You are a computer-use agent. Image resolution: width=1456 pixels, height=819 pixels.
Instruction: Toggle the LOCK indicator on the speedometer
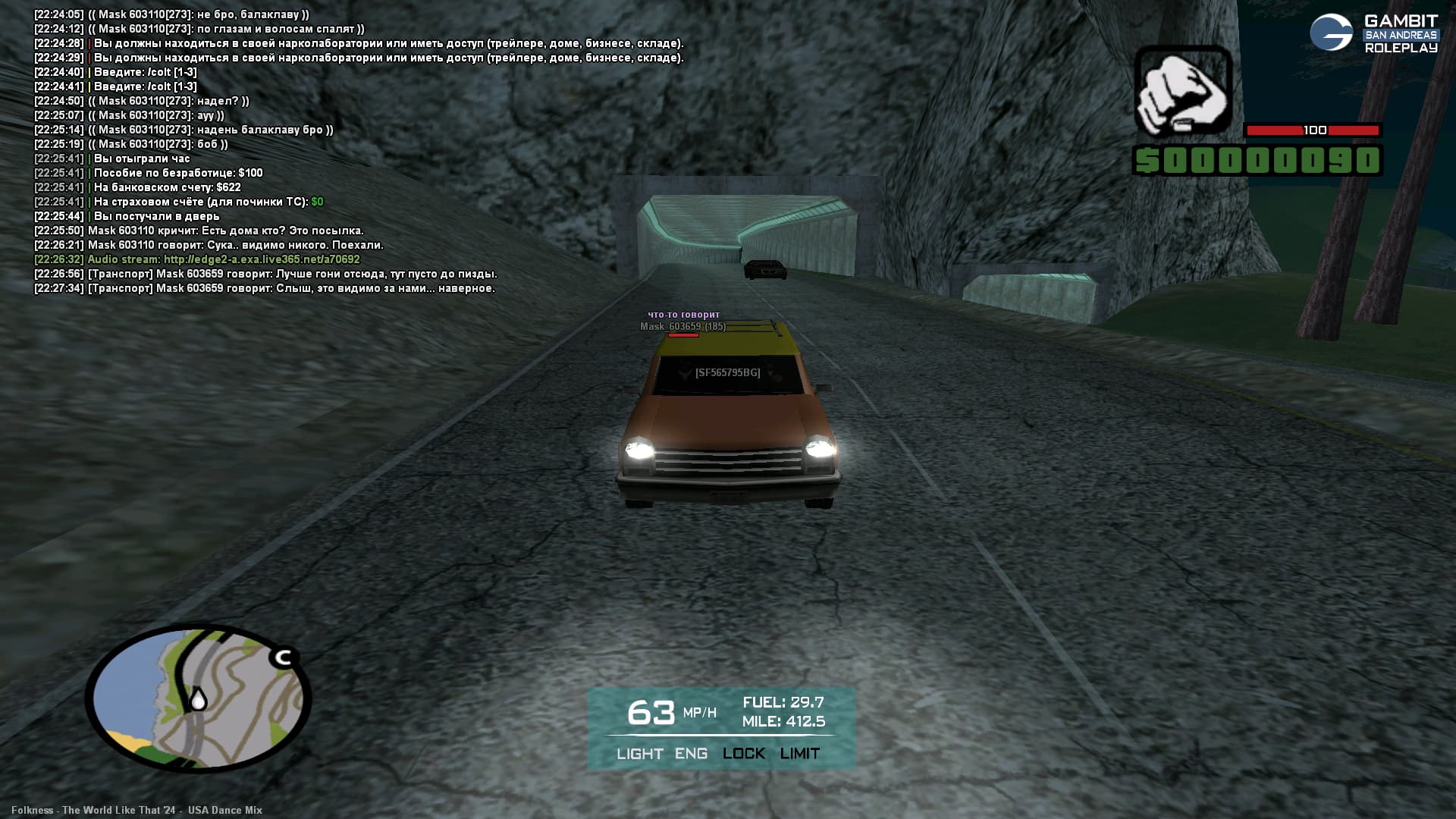point(743,754)
